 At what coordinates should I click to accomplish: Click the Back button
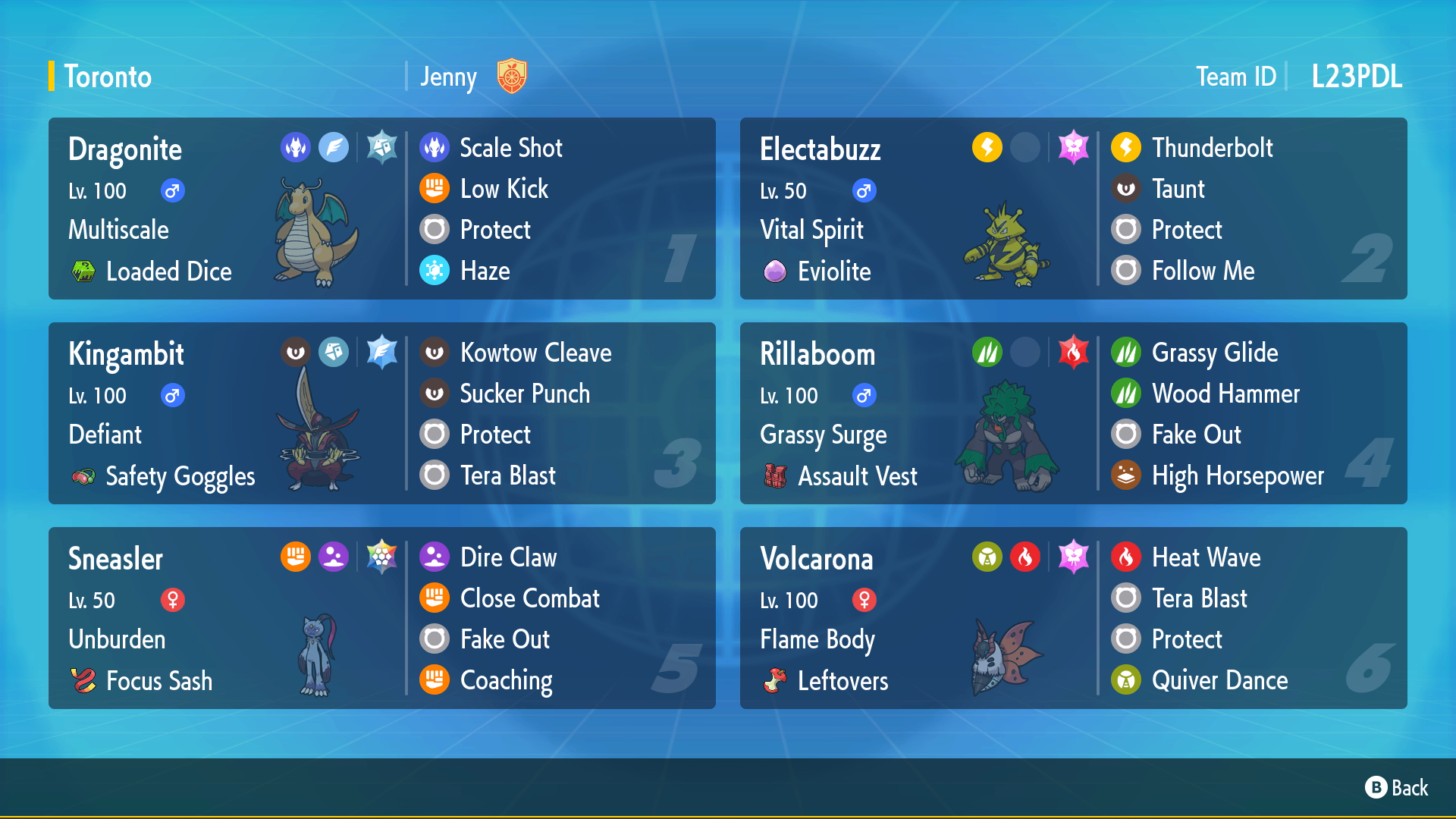[x=1397, y=788]
